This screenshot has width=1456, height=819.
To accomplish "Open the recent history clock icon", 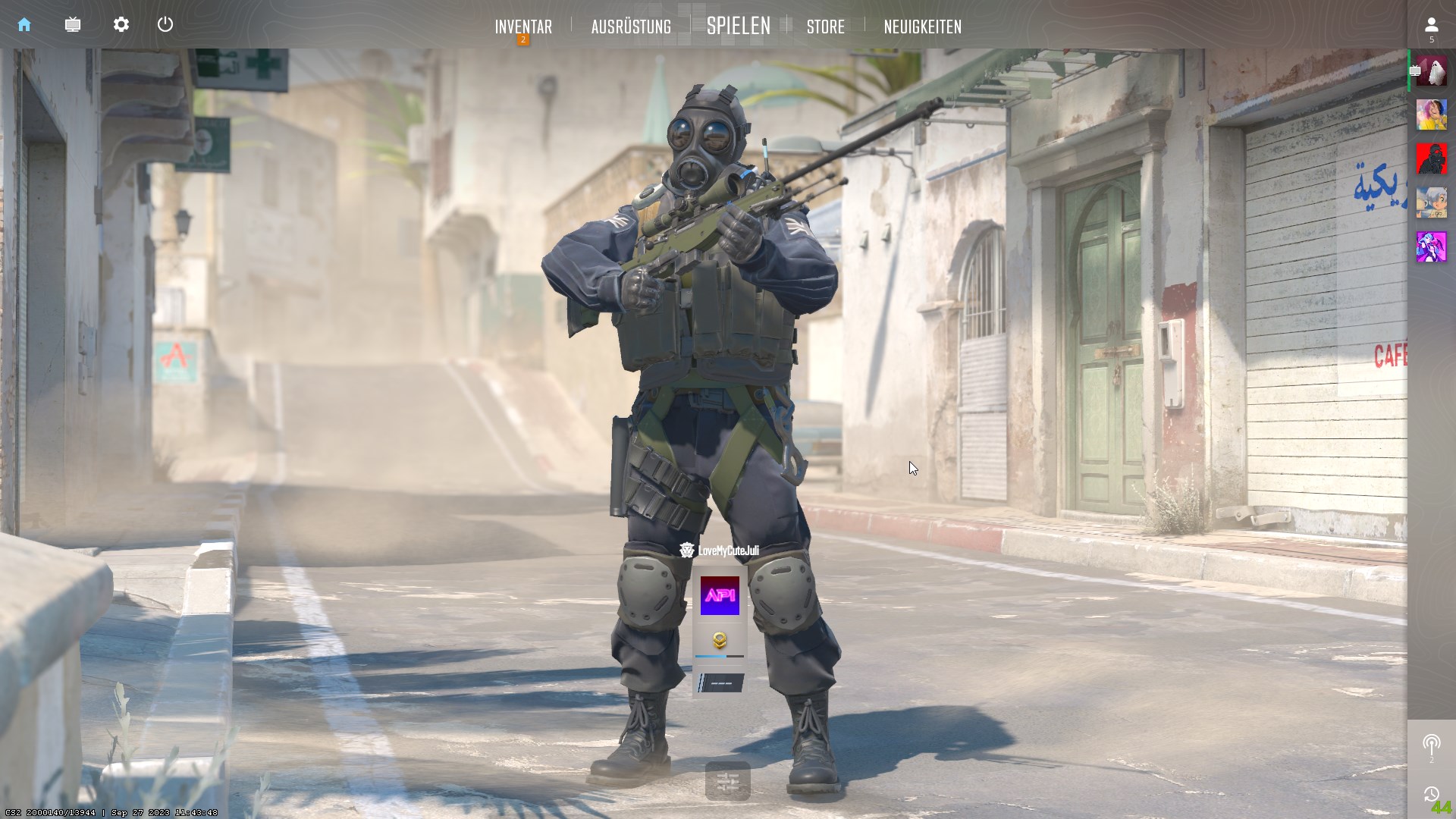I will tap(1431, 794).
